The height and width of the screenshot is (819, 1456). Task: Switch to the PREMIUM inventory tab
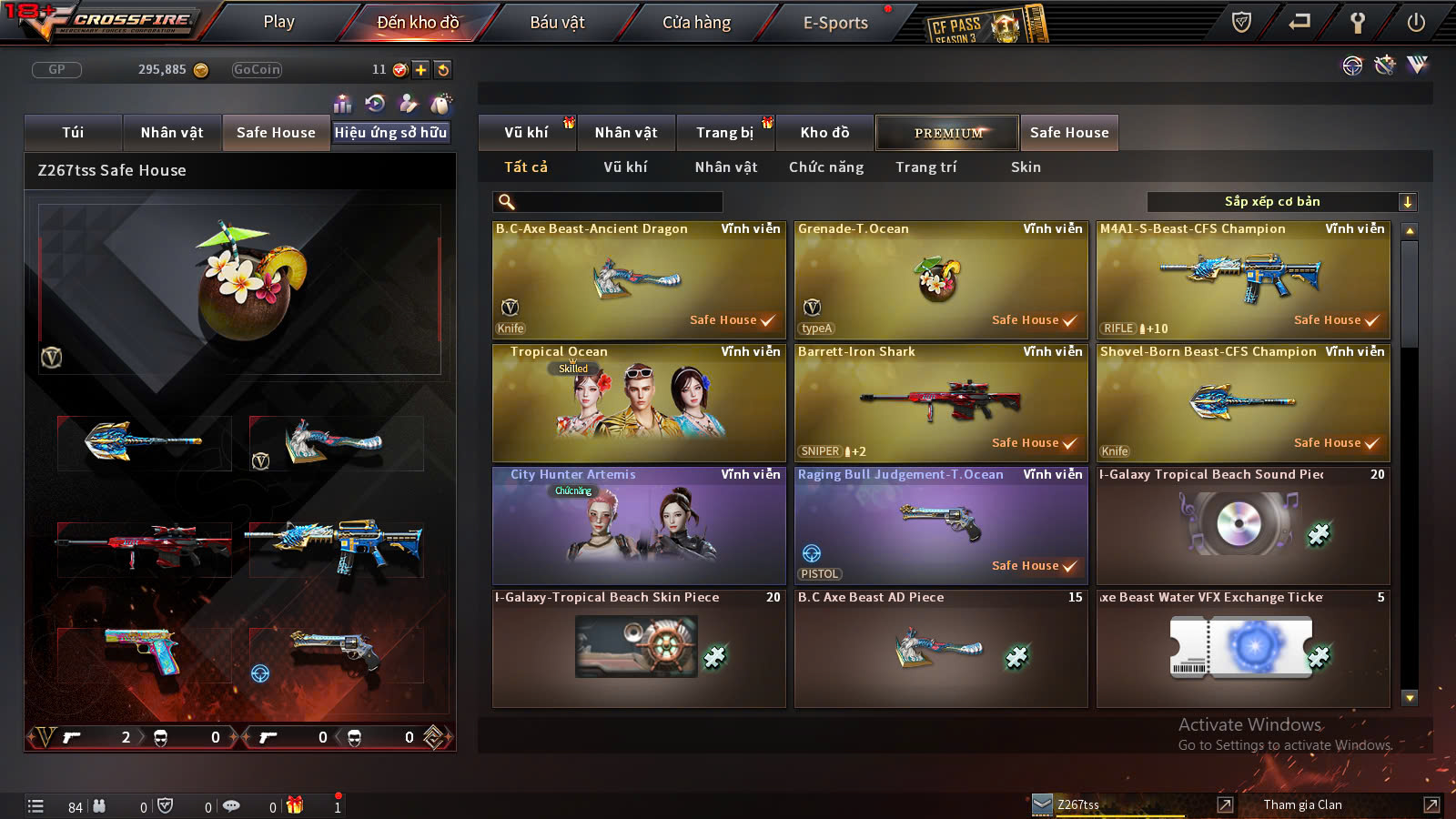pyautogui.click(x=946, y=132)
